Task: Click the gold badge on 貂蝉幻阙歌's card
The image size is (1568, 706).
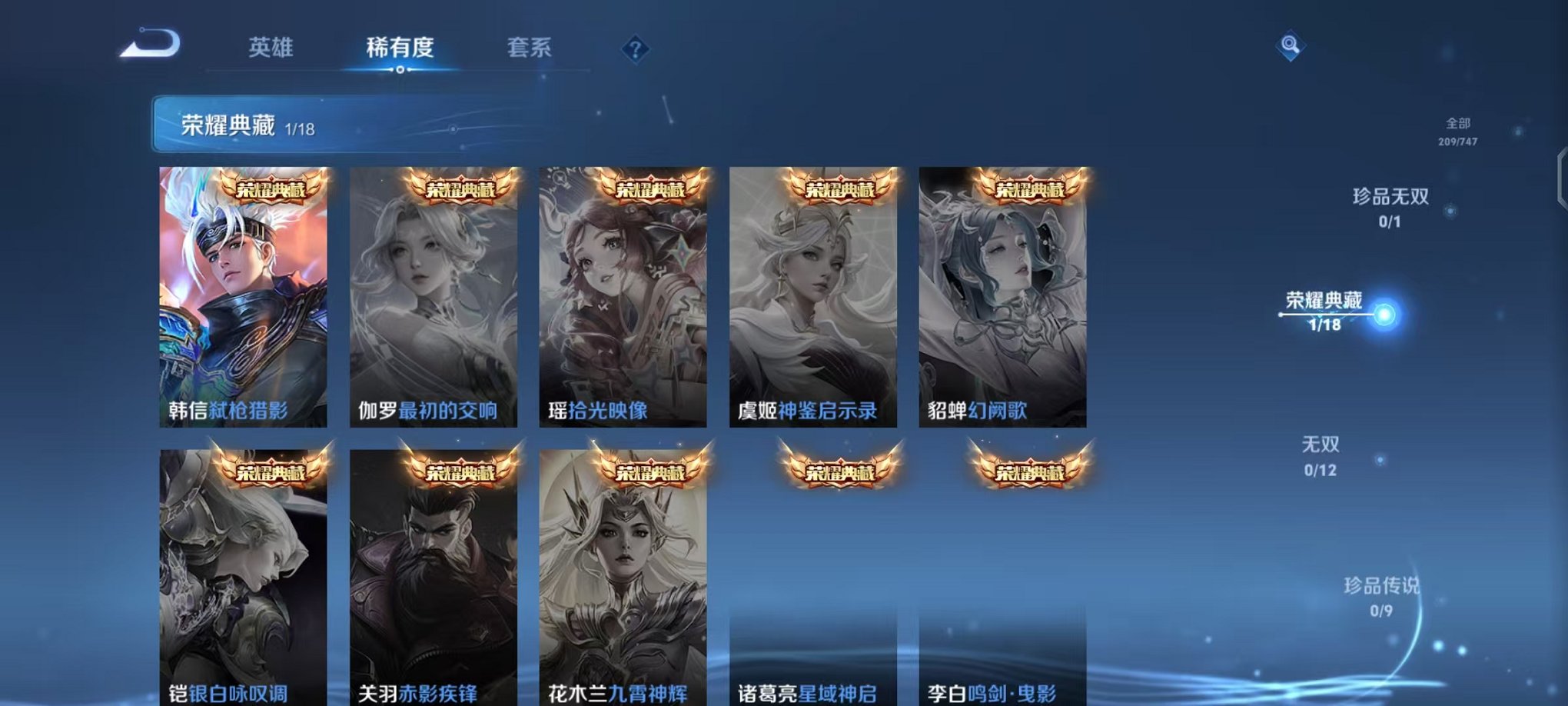Action: pyautogui.click(x=1031, y=187)
